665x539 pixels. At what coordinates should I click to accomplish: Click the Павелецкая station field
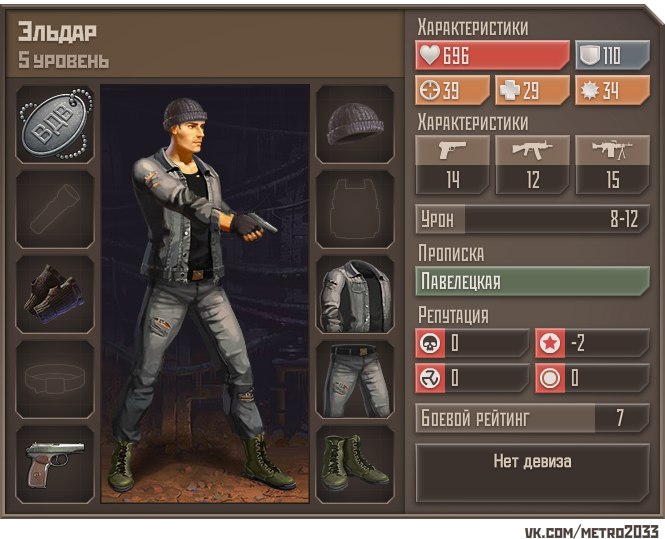click(x=532, y=281)
